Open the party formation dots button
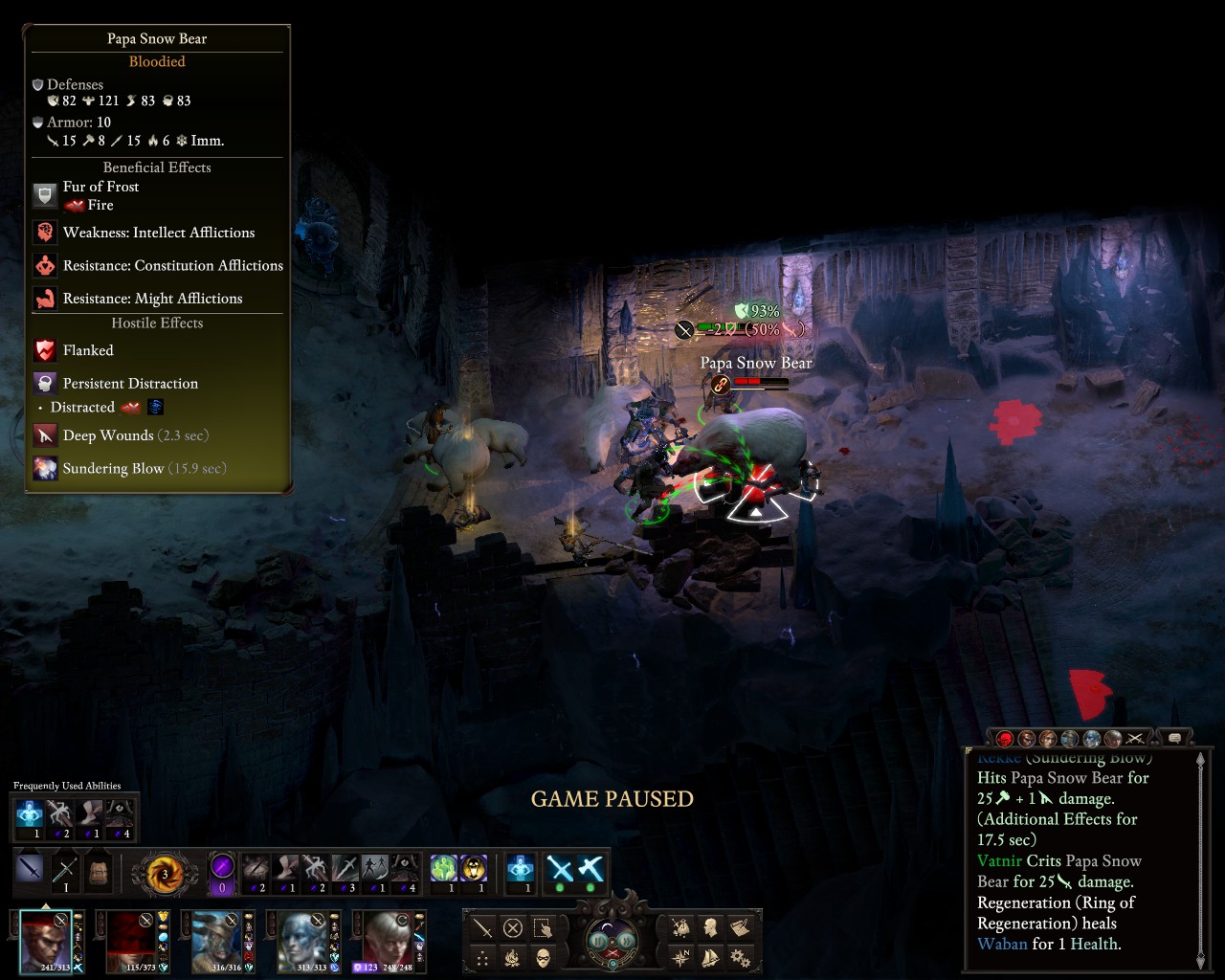This screenshot has height=980, width=1225. (x=483, y=956)
